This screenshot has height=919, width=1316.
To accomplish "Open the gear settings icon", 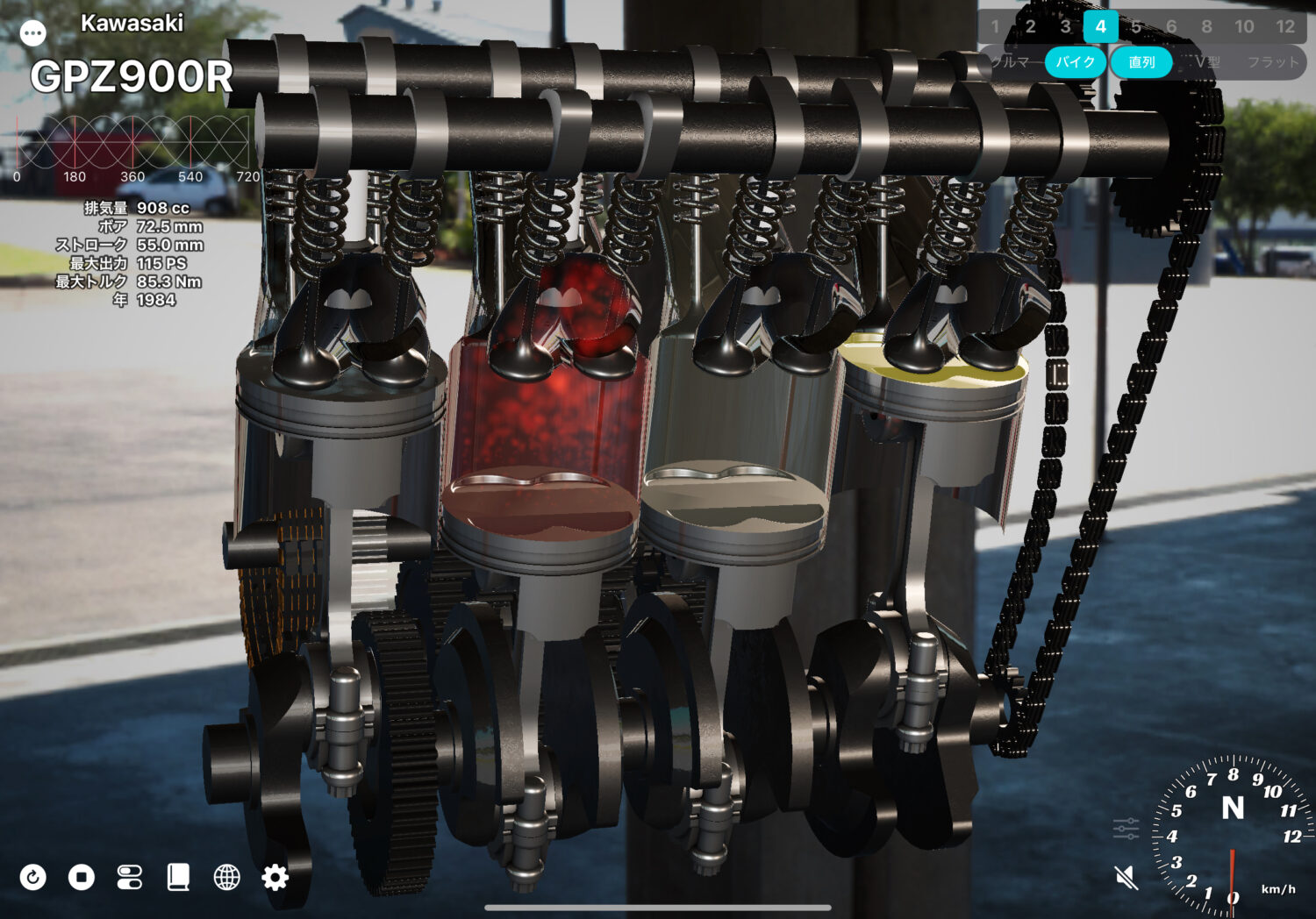I will coord(275,877).
